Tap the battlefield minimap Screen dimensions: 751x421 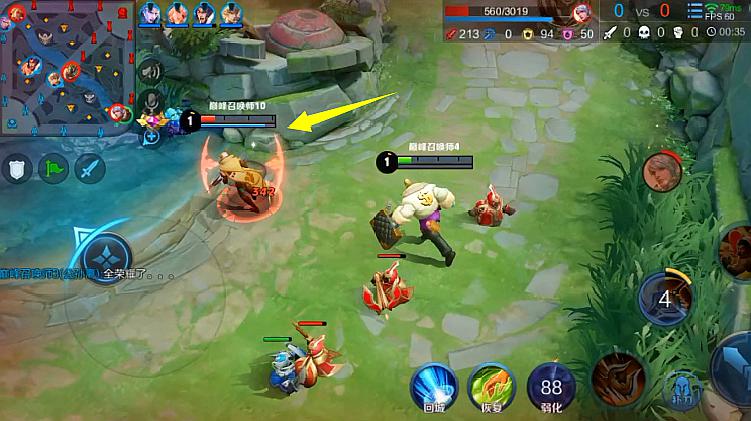66,66
